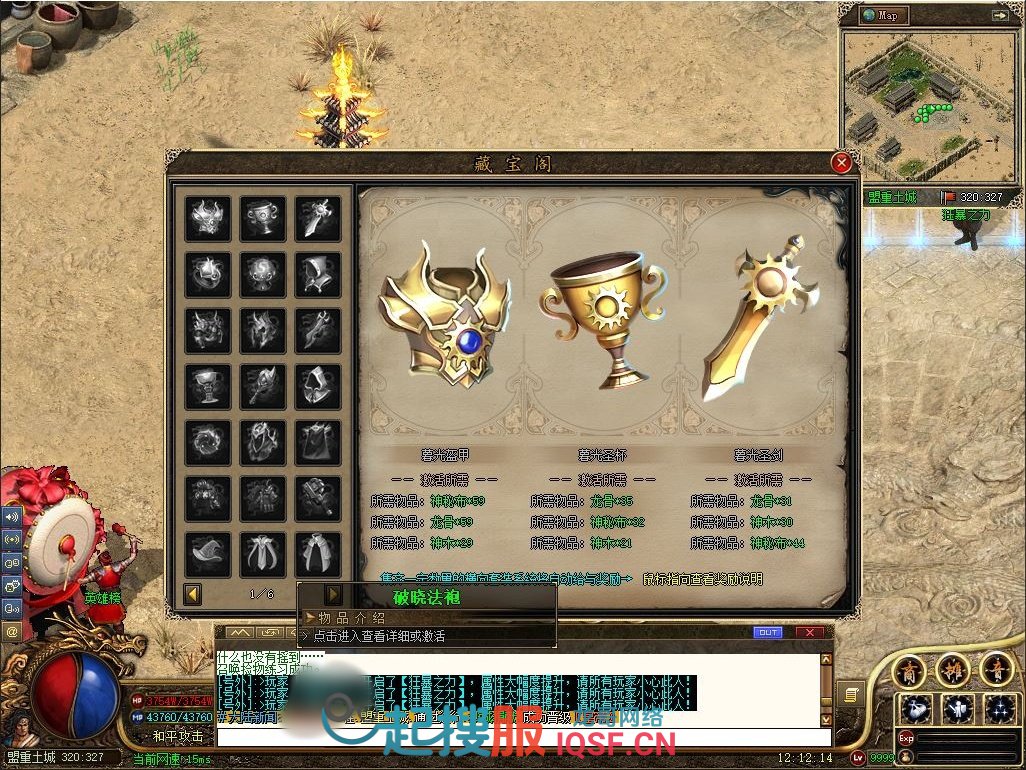This screenshot has width=1026, height=770.
Task: Open the scroll icon beside the chat
Action: coord(851,694)
